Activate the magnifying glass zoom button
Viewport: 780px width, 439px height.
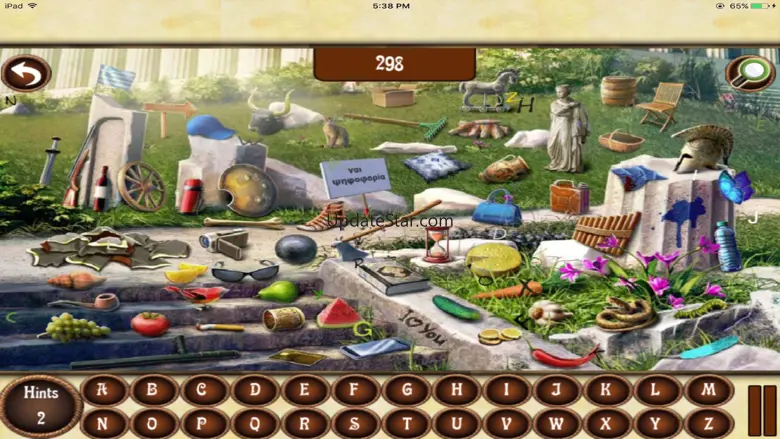point(749,72)
